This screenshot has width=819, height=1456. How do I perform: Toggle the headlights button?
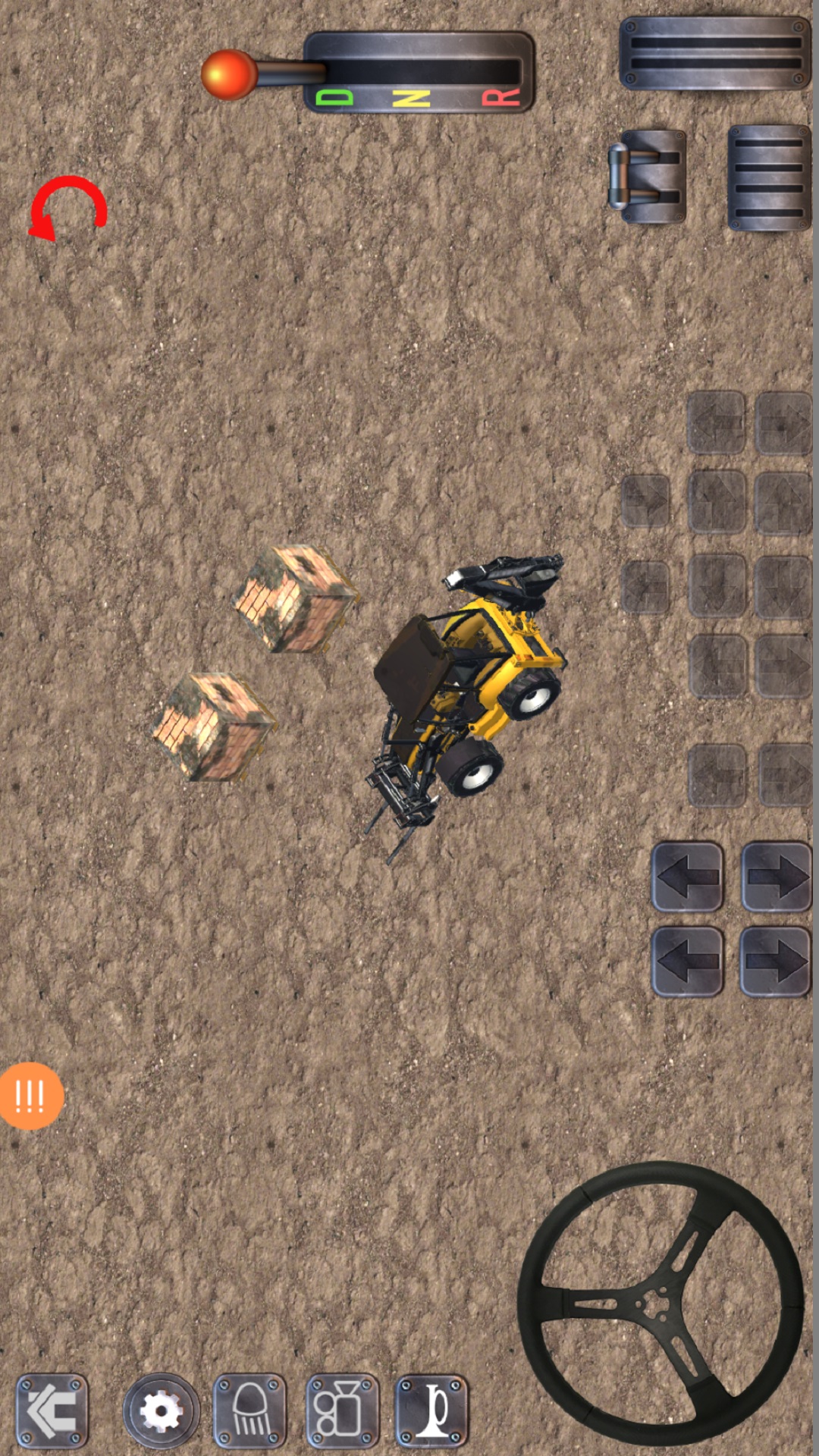click(x=250, y=1410)
